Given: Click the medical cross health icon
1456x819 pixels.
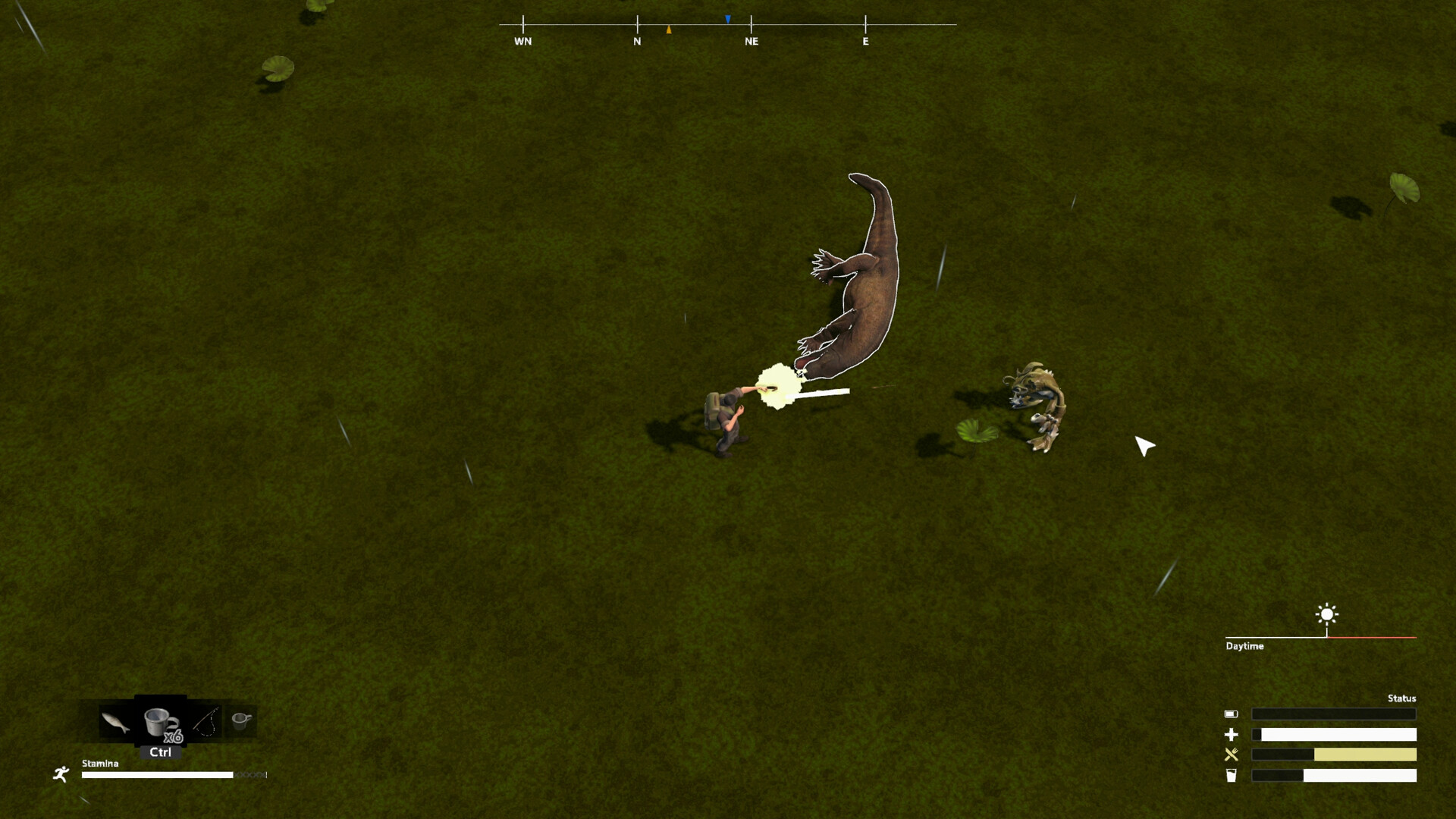Looking at the screenshot, I should coord(1233,734).
